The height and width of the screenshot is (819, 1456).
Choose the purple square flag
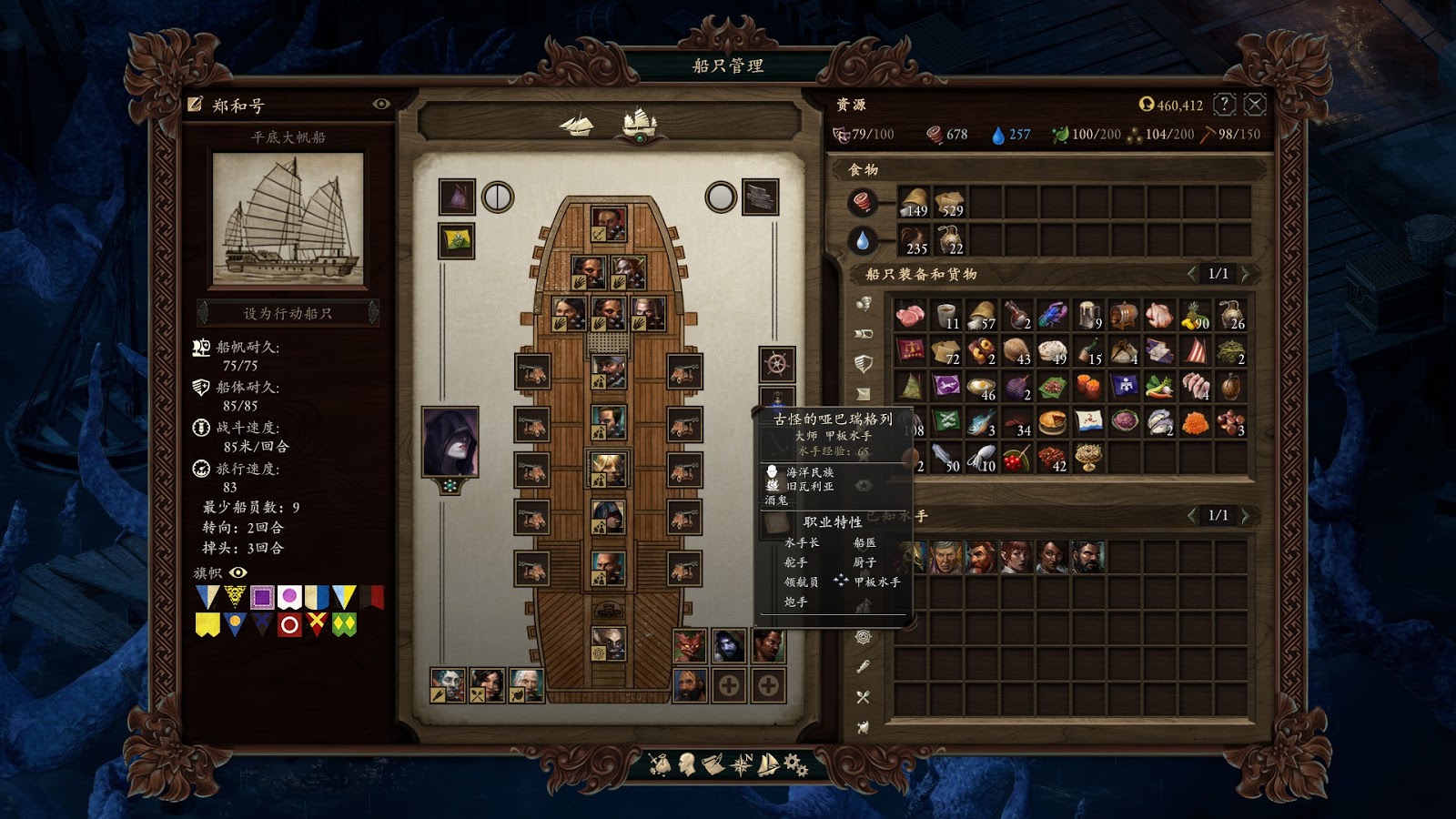(262, 597)
